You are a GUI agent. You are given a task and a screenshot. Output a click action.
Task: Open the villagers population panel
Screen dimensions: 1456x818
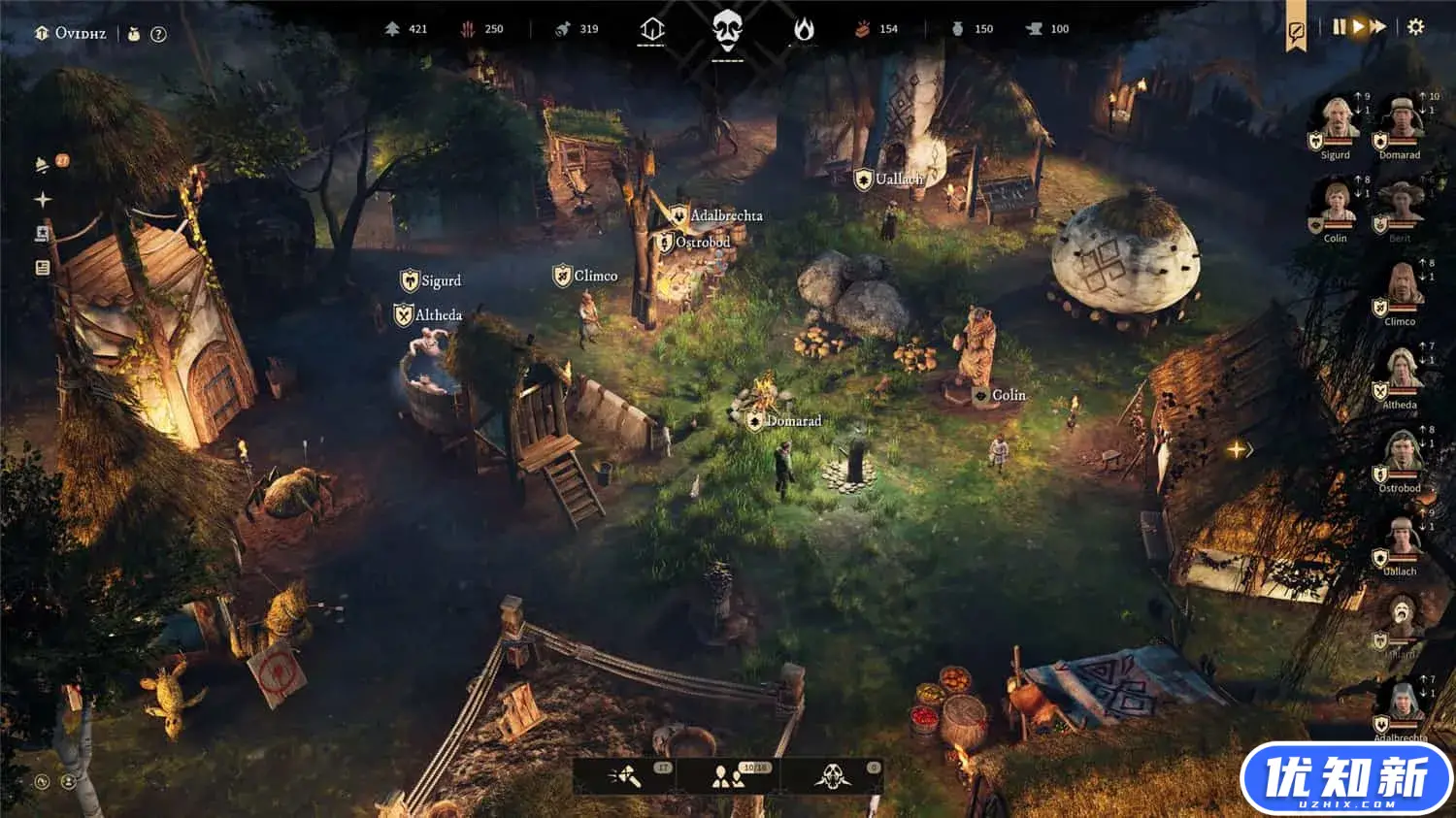(727, 776)
